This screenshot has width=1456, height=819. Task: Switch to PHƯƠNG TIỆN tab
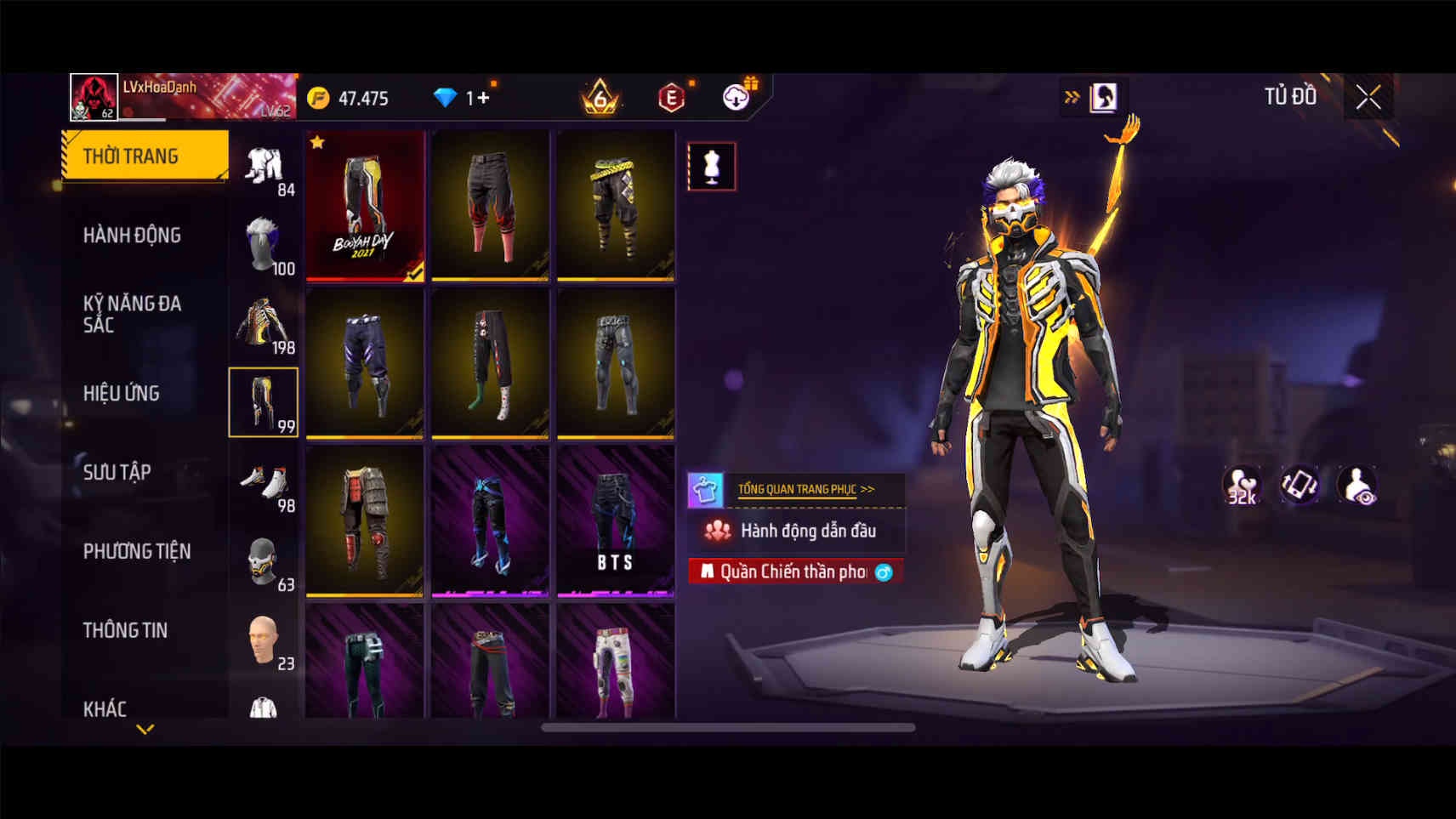click(x=136, y=551)
